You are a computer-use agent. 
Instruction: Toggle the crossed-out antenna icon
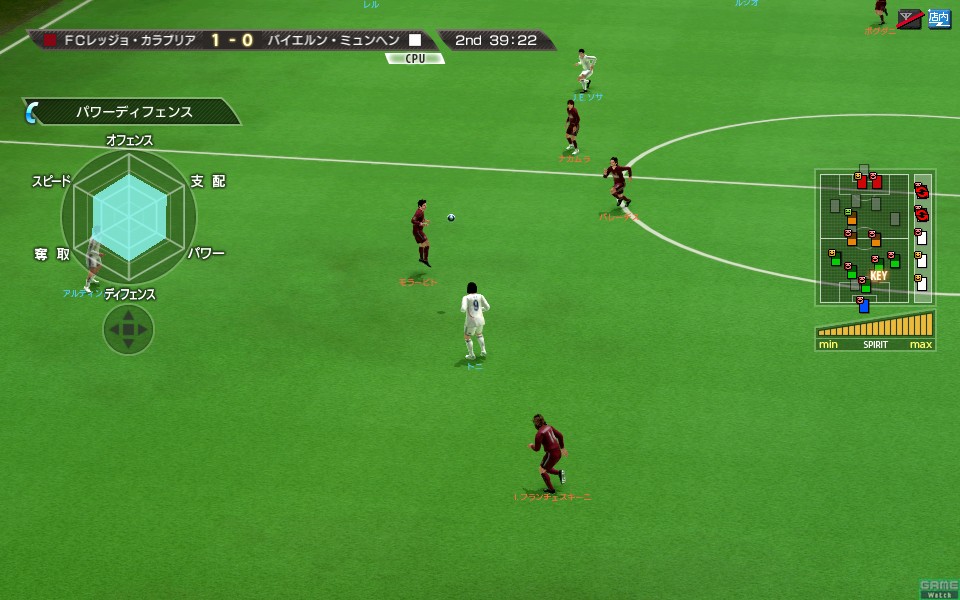(x=910, y=18)
